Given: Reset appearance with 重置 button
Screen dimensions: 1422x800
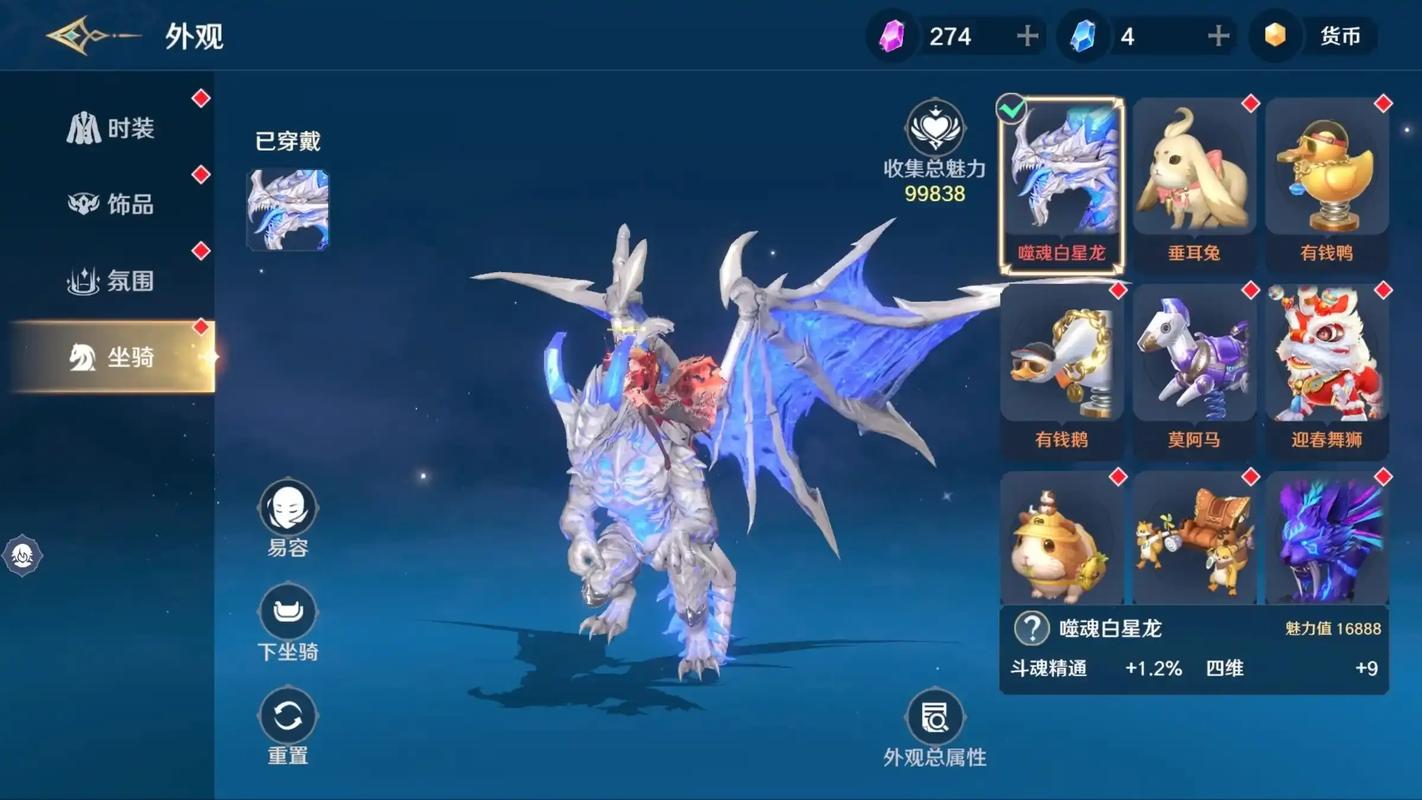Looking at the screenshot, I should [288, 718].
